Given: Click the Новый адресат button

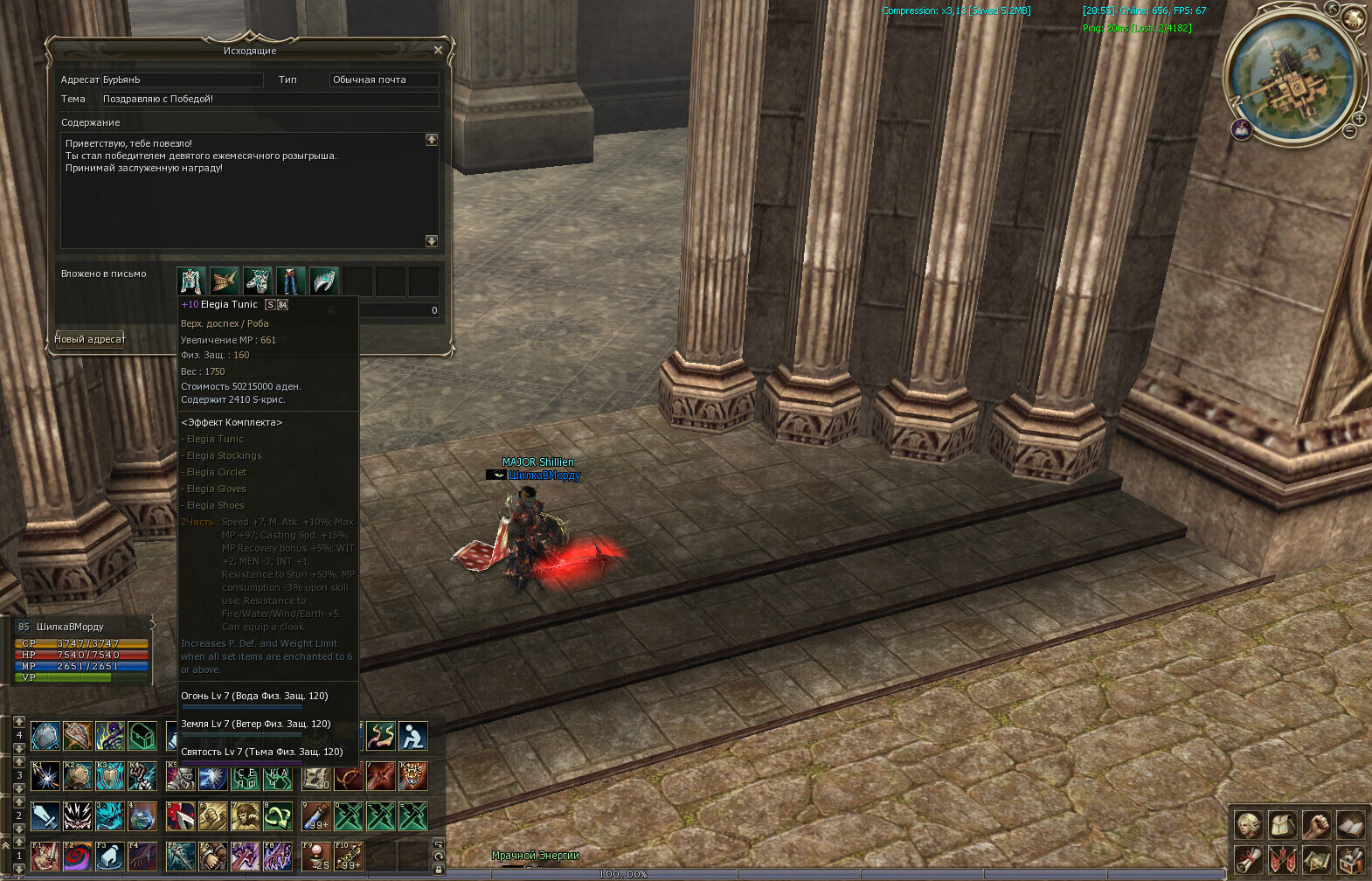Looking at the screenshot, I should [90, 339].
